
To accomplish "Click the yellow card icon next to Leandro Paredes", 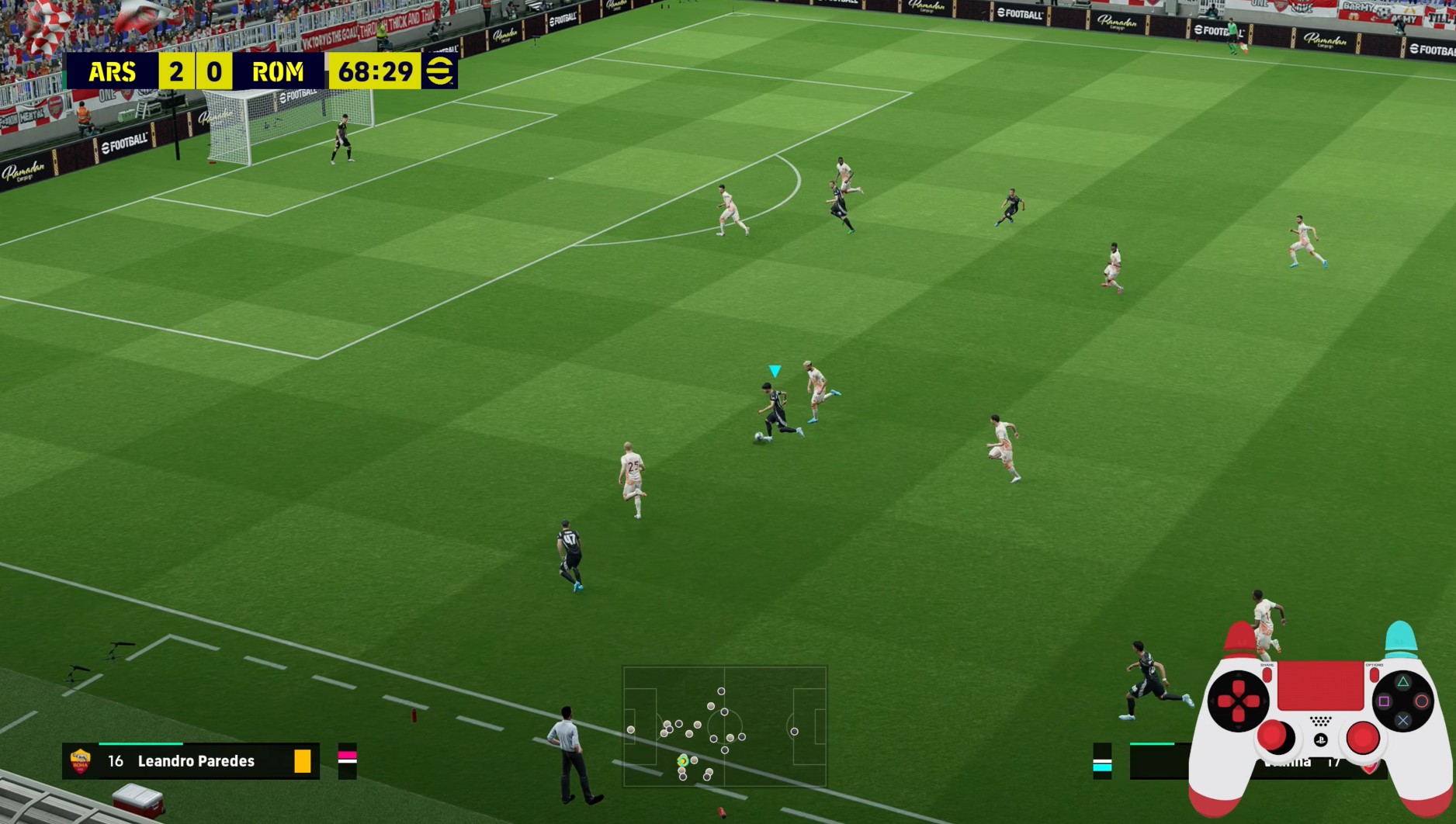I will pos(303,761).
